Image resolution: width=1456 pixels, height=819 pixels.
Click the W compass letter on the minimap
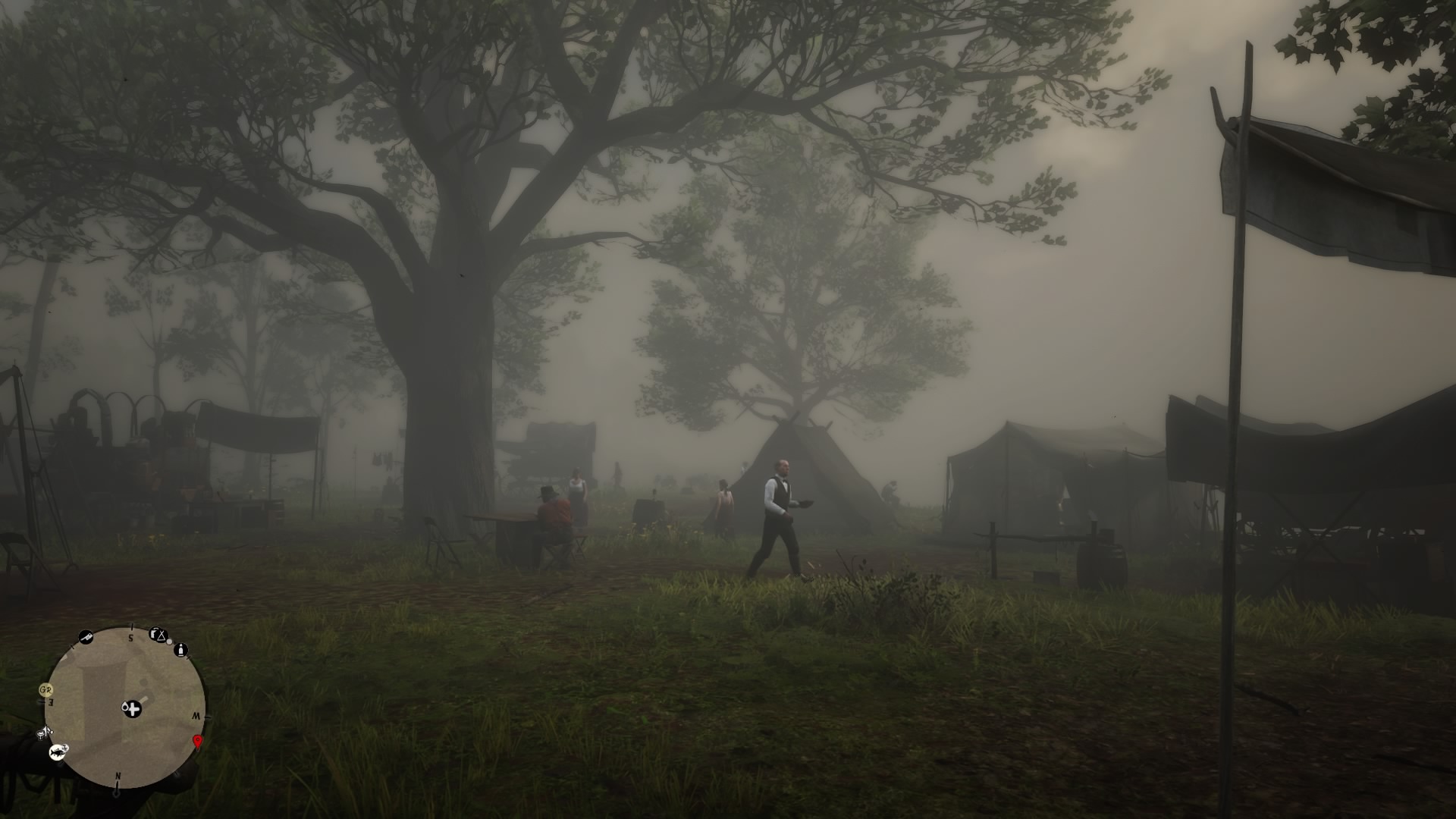[197, 716]
